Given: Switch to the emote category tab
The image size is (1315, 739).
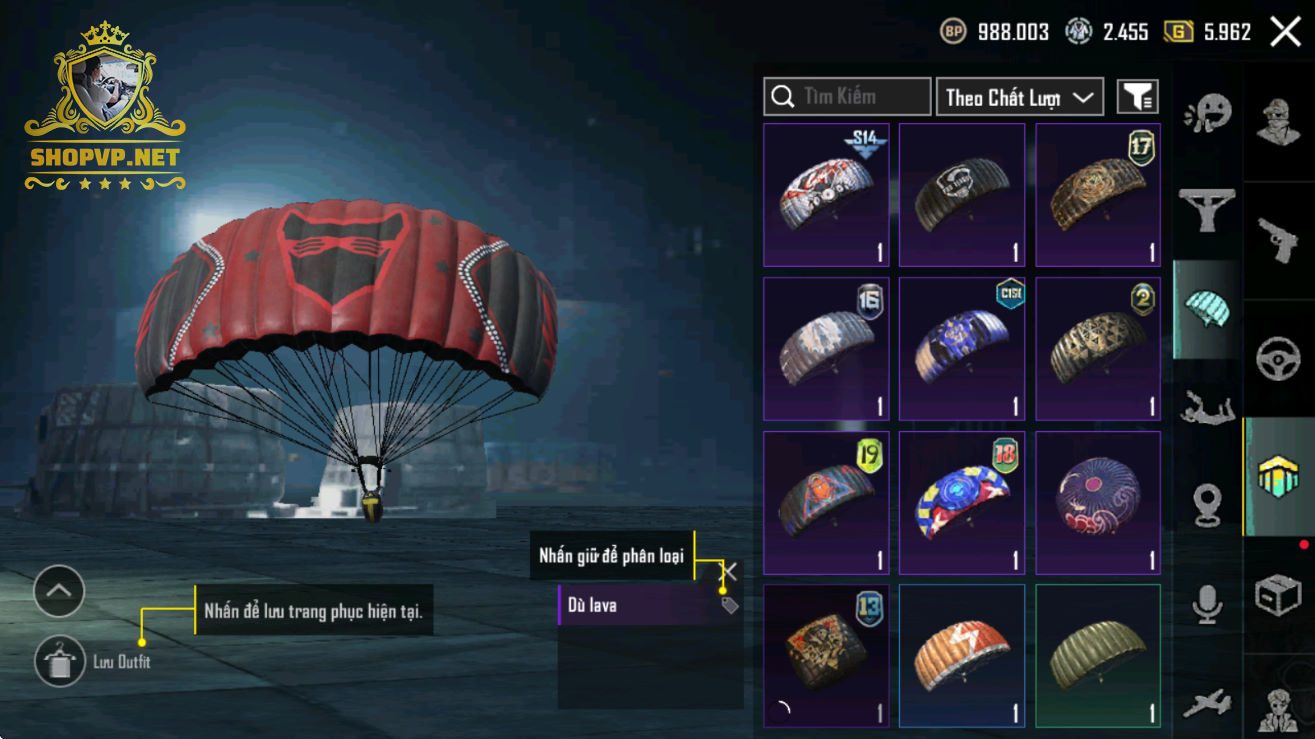Looking at the screenshot, I should coord(1208,114).
